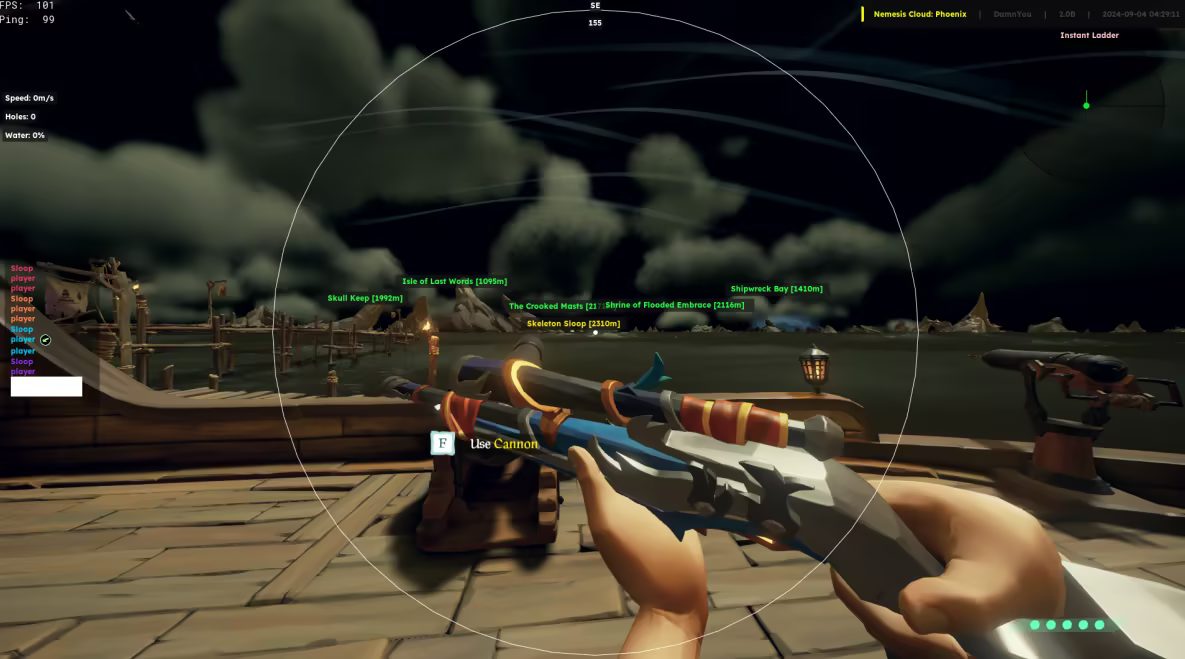1185x659 pixels.
Task: Select the purple Sloop crew entry
Action: pyautogui.click(x=22, y=361)
